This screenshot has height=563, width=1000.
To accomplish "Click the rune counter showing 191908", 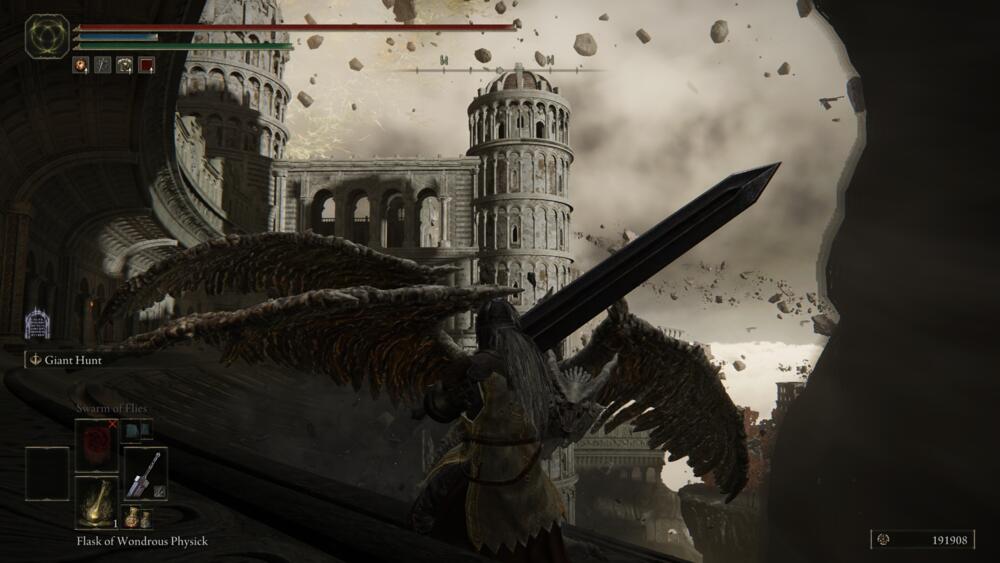I will (x=921, y=540).
